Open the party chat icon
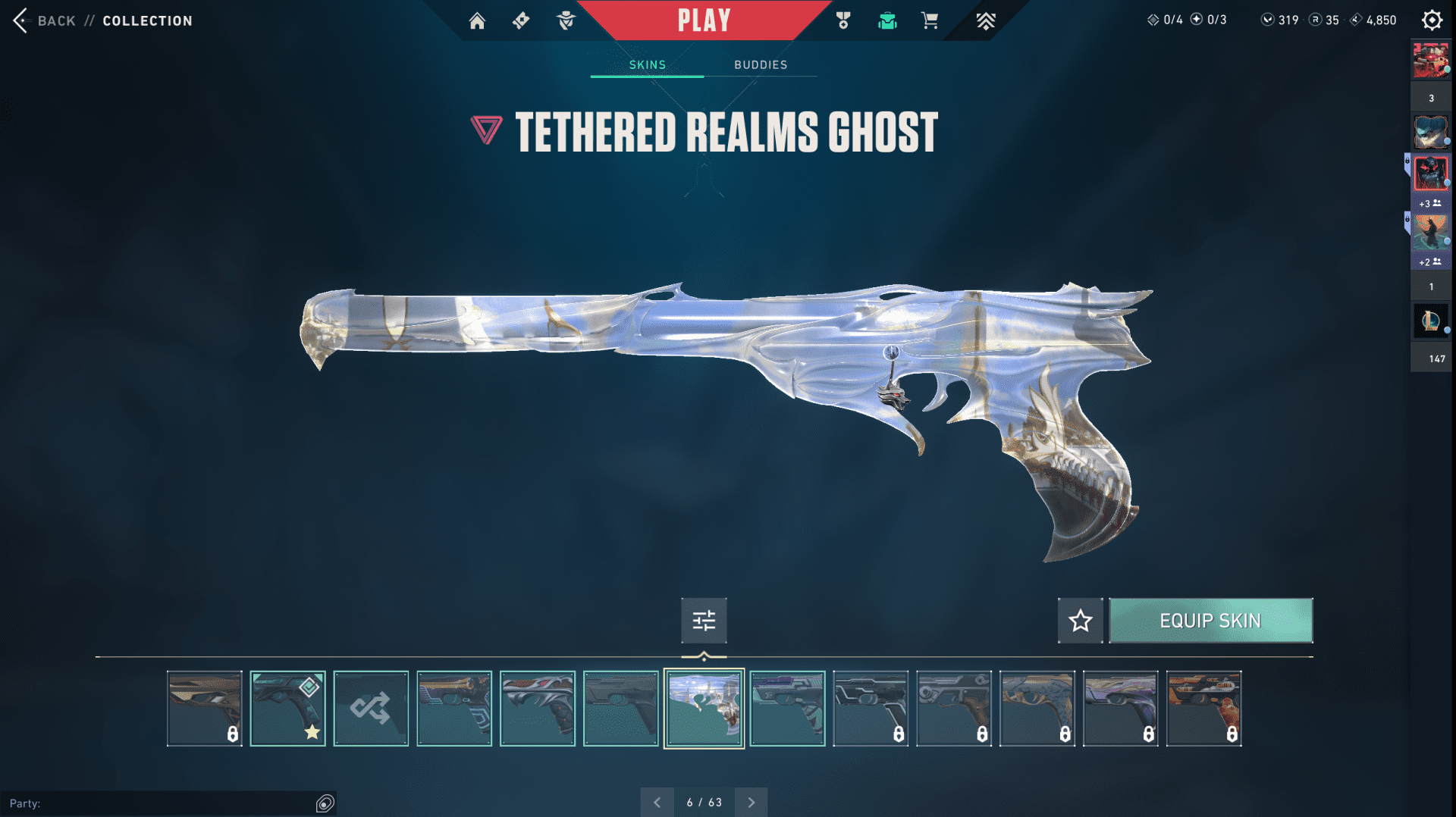The image size is (1456, 817). [325, 803]
